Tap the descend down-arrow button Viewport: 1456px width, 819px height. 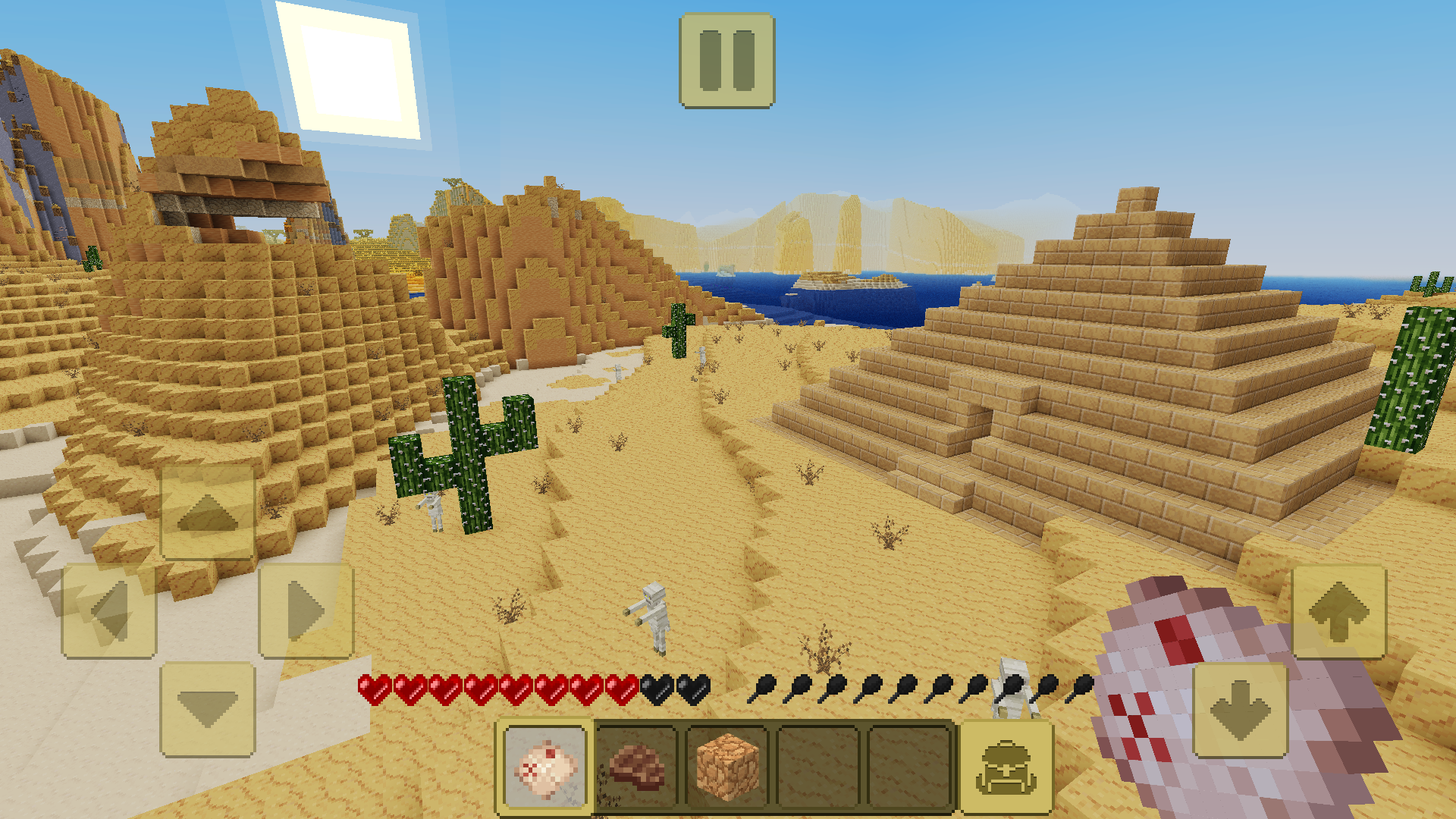[1241, 711]
